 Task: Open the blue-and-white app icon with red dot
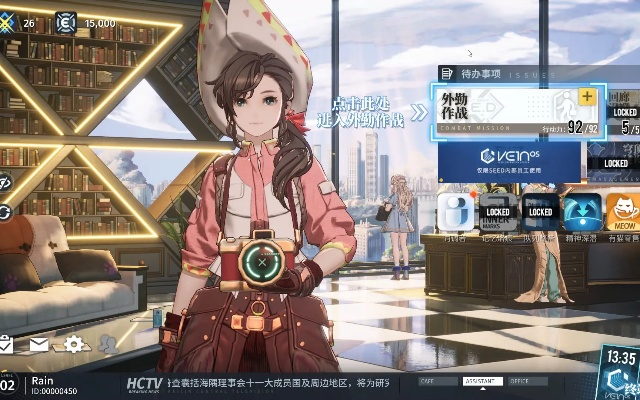(x=456, y=212)
